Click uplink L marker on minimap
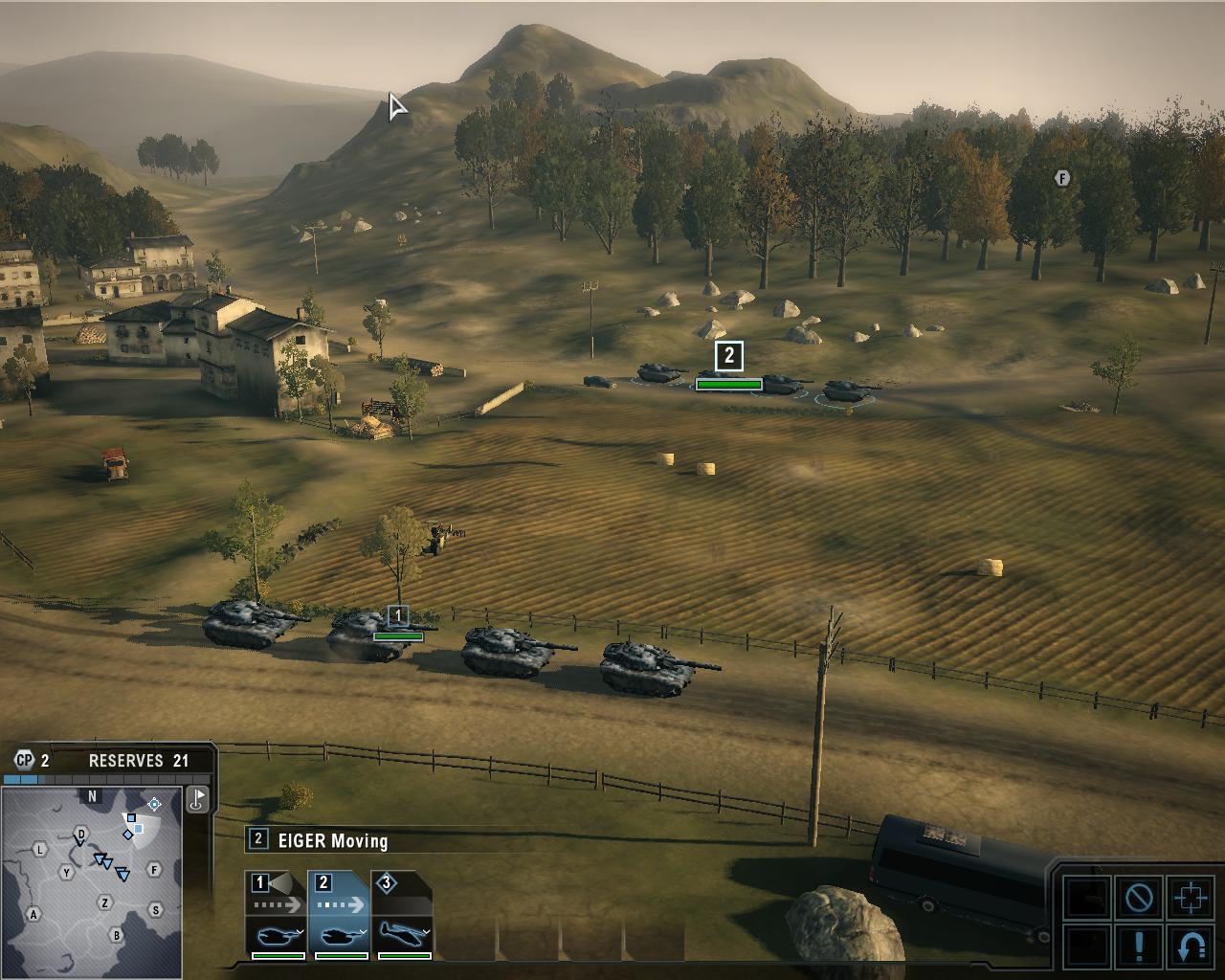Screen dimensions: 1225x980 coord(40,849)
